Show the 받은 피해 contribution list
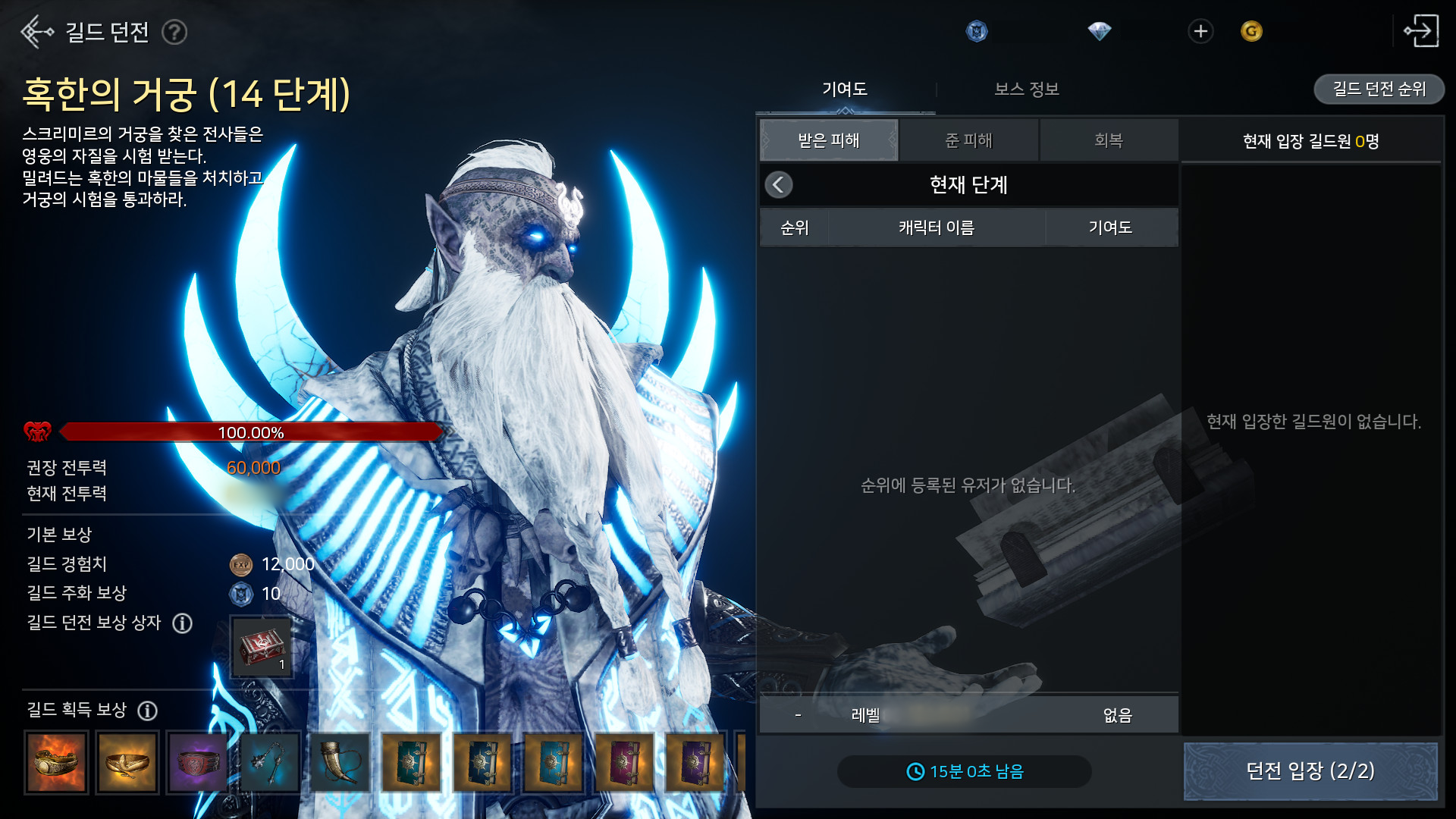Viewport: 1456px width, 819px height. (x=829, y=140)
